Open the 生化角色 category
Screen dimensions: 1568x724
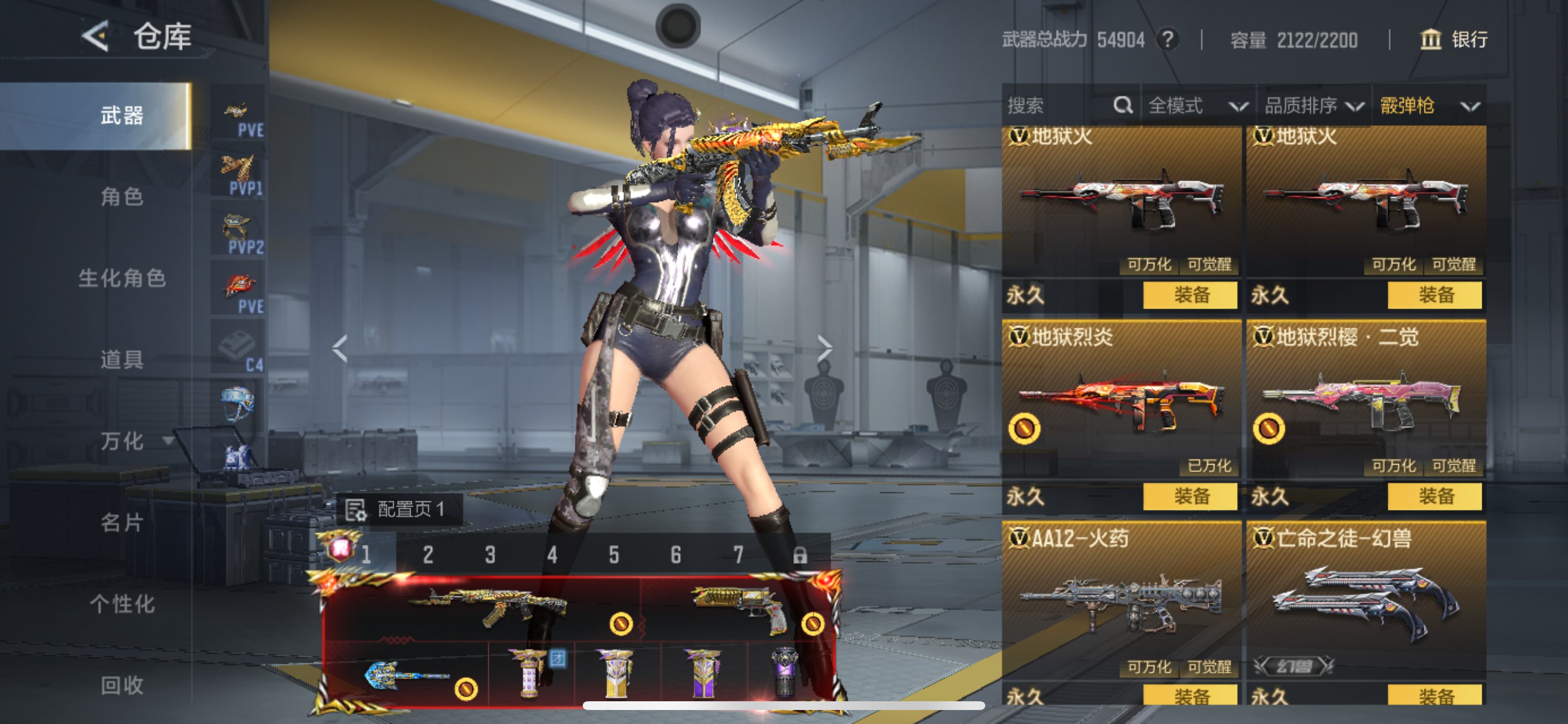[x=122, y=278]
